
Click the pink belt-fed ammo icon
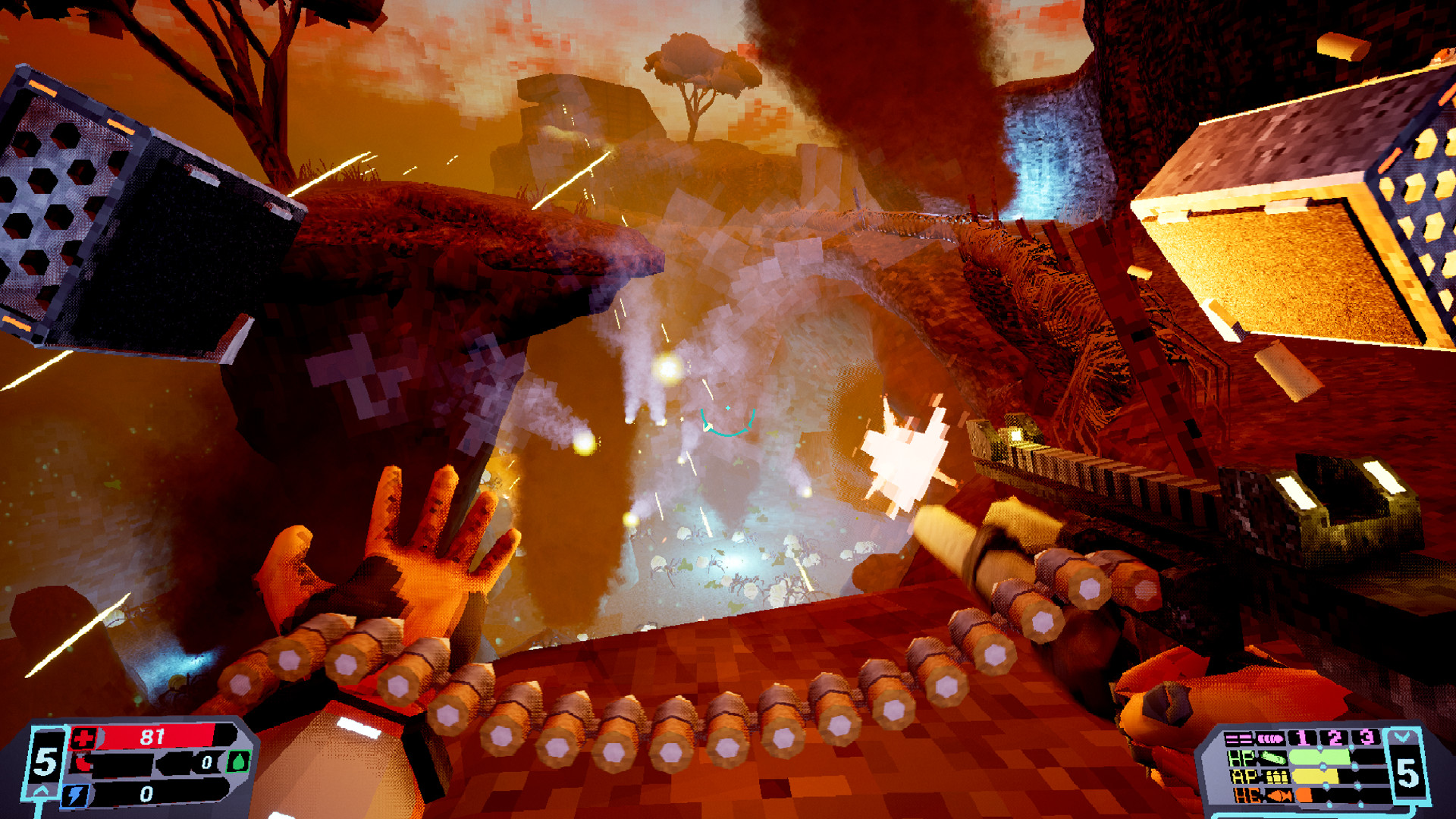[1270, 739]
